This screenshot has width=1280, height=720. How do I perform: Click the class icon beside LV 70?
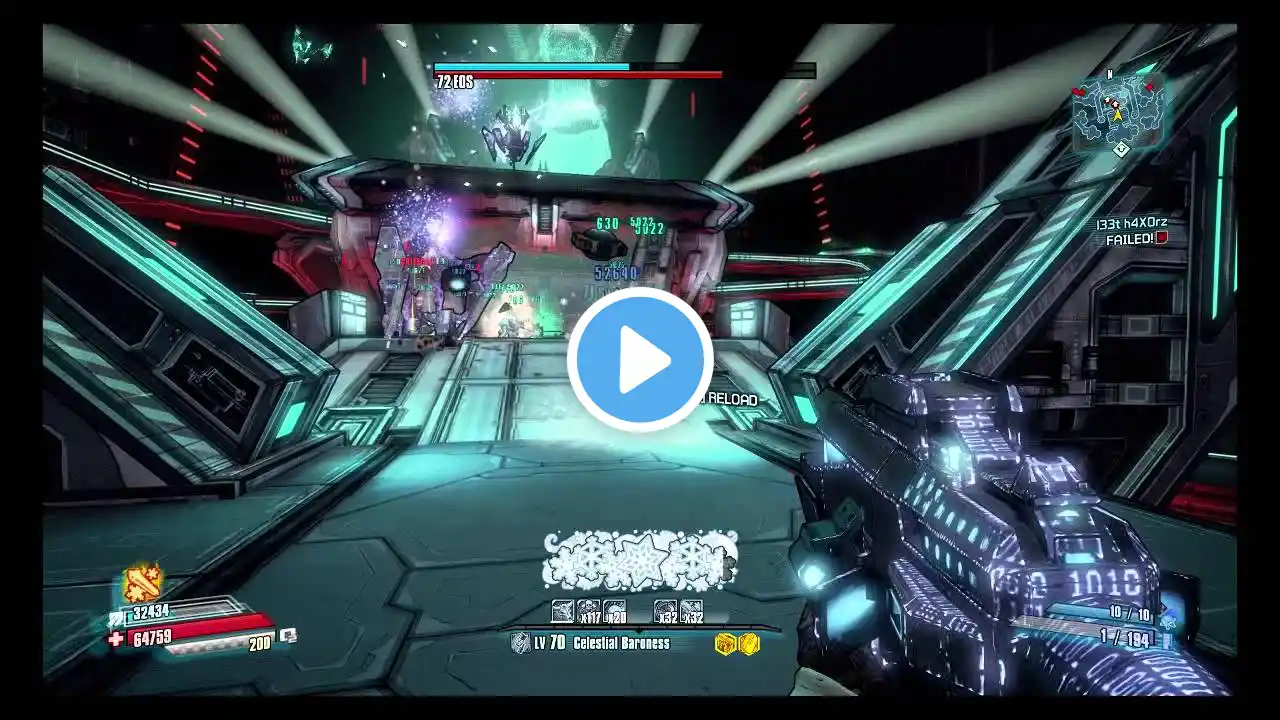pyautogui.click(x=521, y=643)
